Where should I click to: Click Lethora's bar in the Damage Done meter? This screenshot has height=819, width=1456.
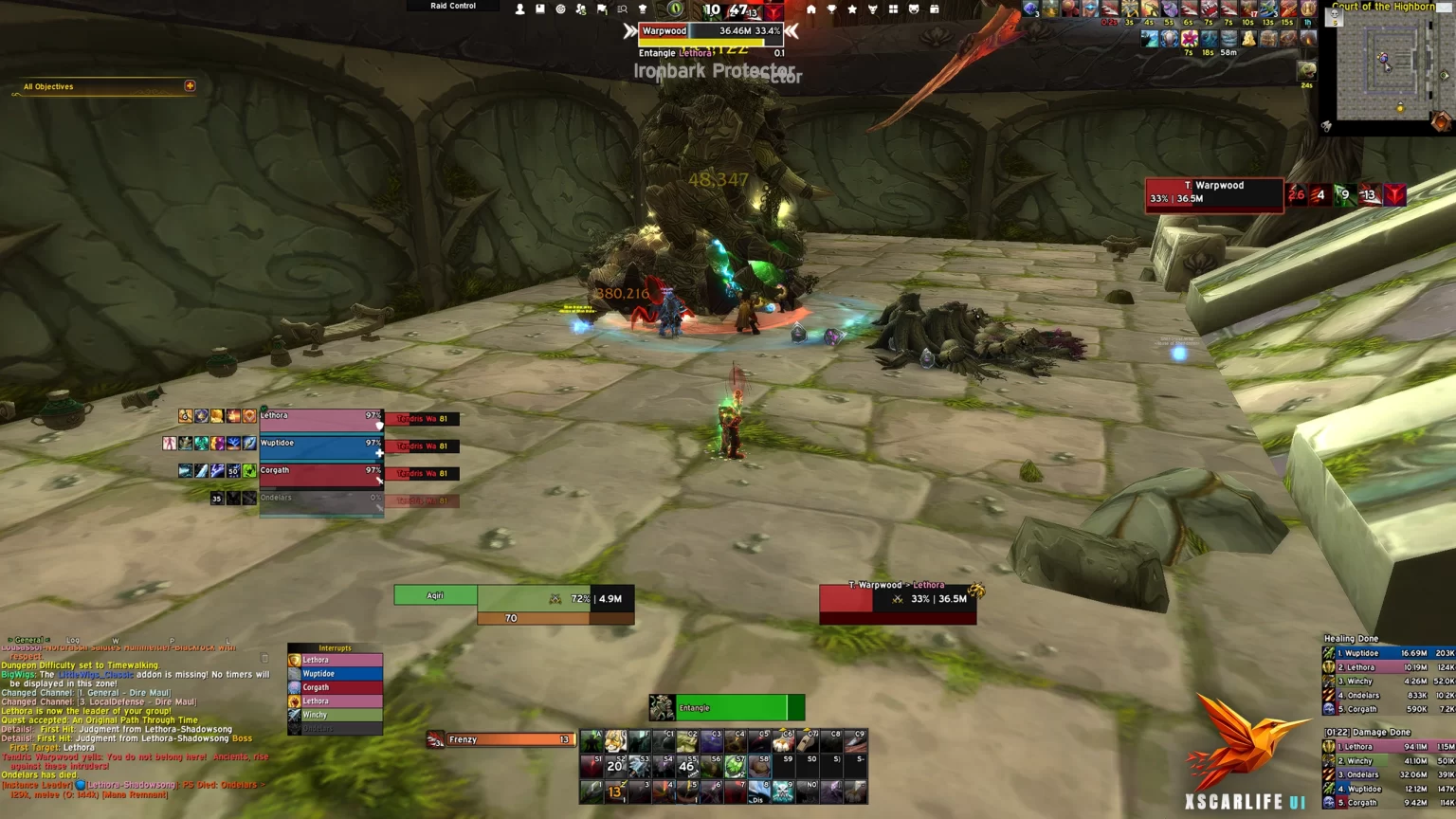(1384, 747)
